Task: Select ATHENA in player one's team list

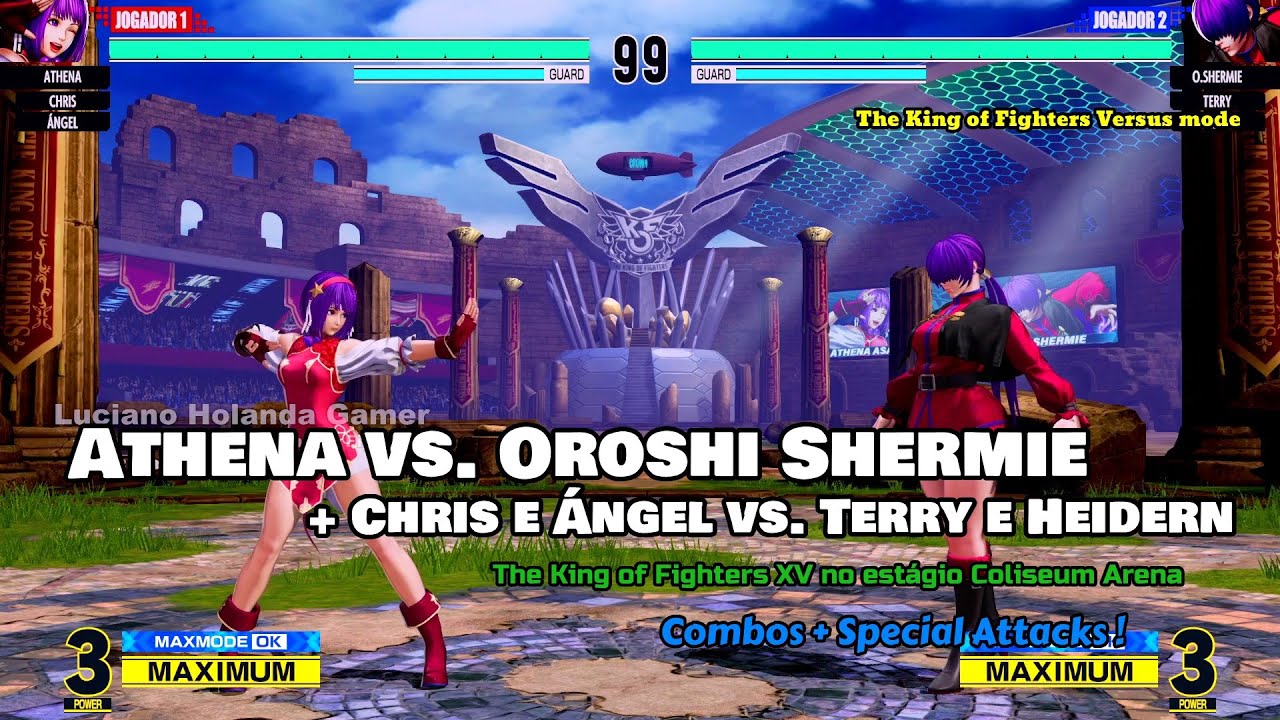Action: coord(63,76)
